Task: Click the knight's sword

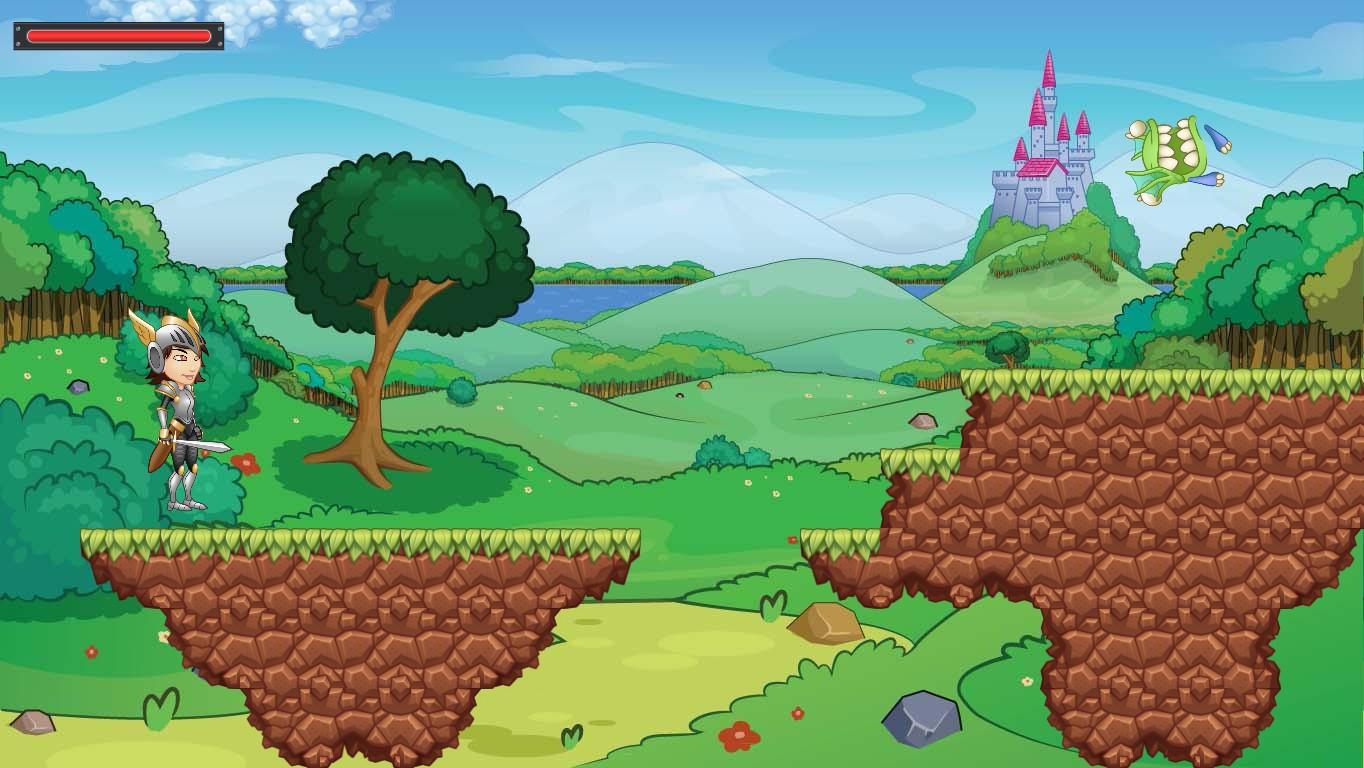Action: click(200, 447)
